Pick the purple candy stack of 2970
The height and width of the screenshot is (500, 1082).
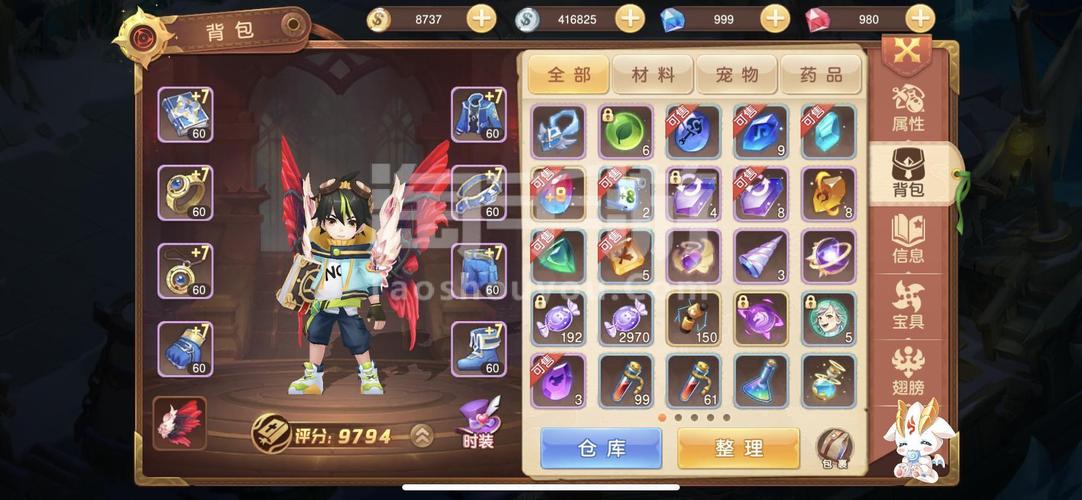pos(626,318)
